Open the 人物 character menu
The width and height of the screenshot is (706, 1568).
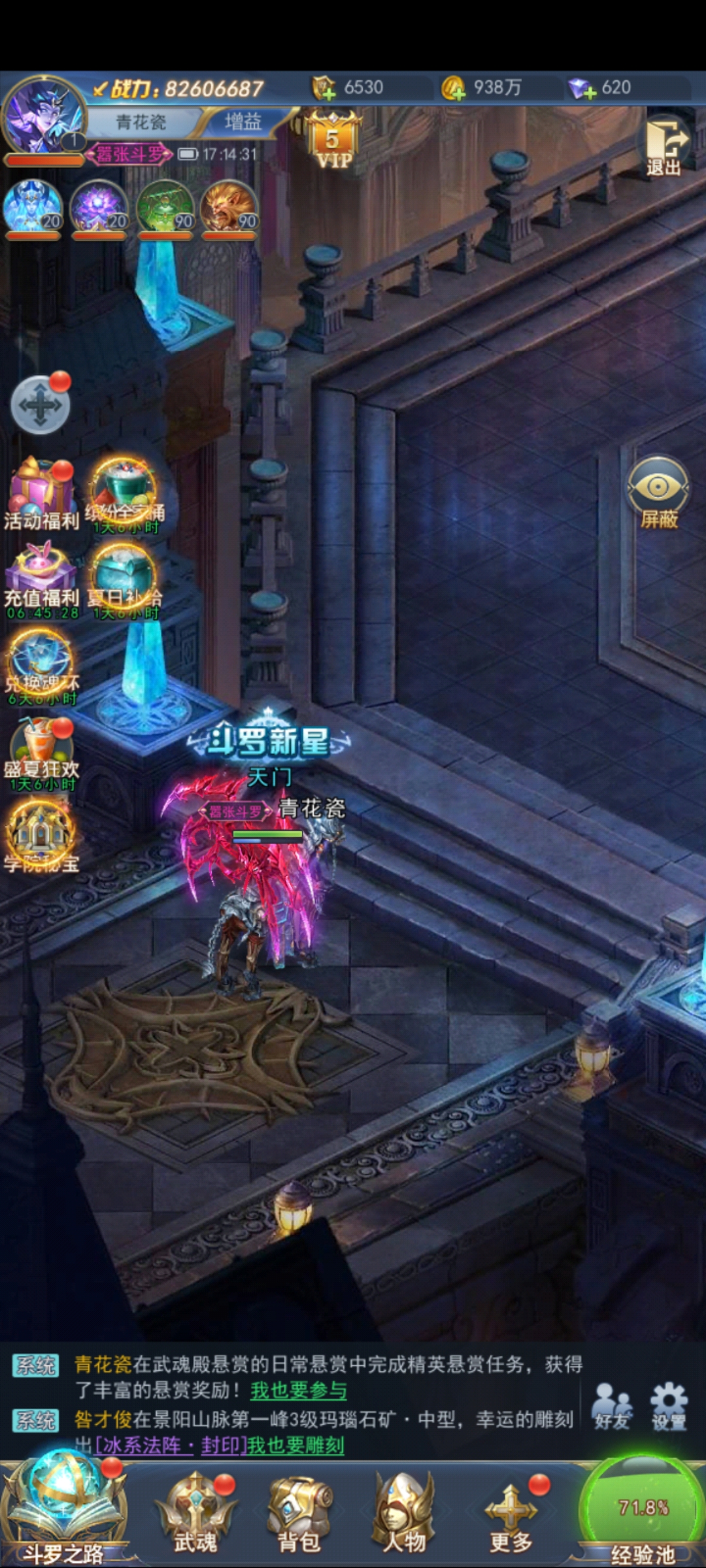404,1512
